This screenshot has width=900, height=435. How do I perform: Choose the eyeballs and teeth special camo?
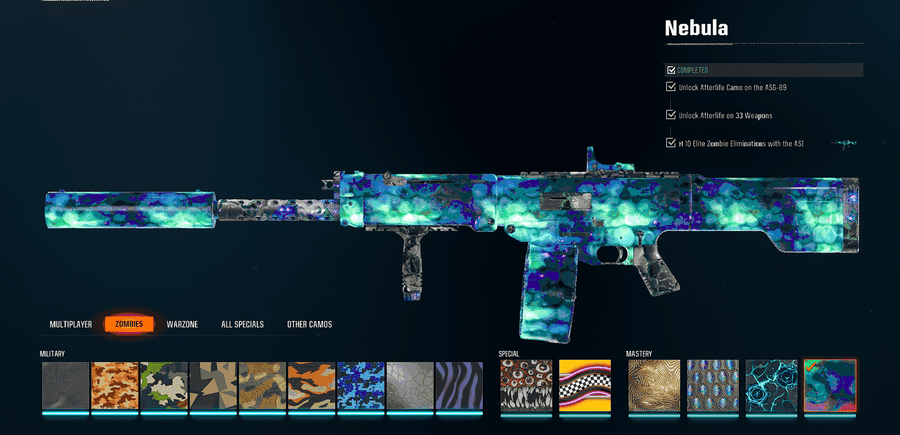pyautogui.click(x=525, y=386)
